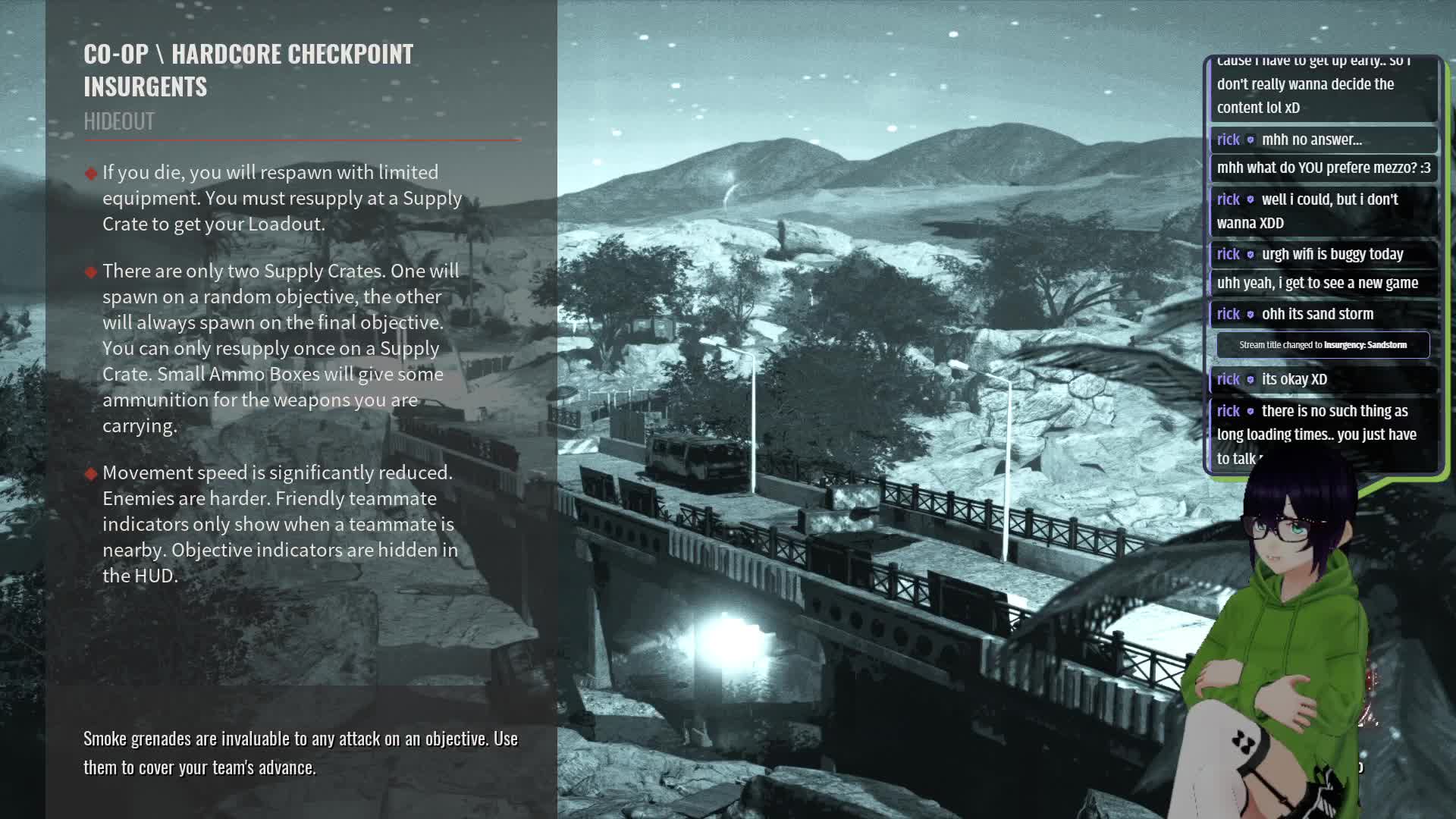Click the stream title changed notification
Screen dimensions: 1456x819
coord(1323,345)
